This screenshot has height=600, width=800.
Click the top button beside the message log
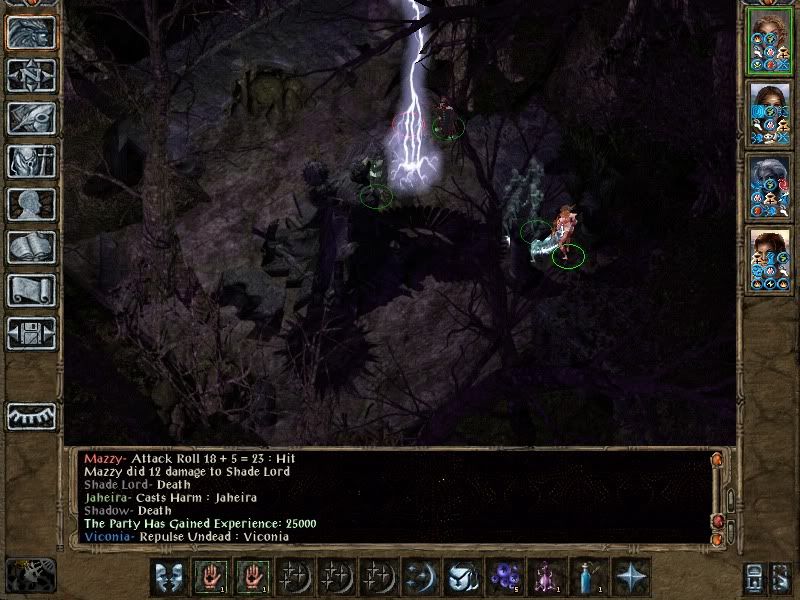(716, 460)
